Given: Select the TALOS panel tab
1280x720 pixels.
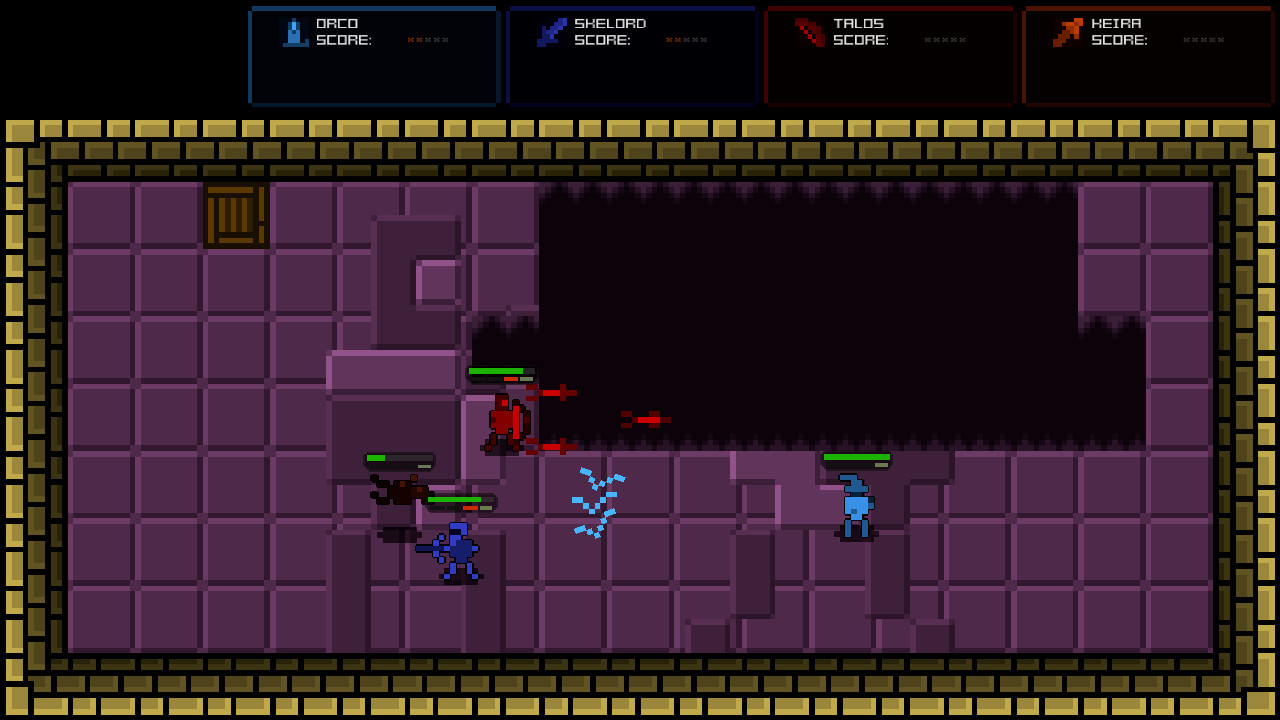Looking at the screenshot, I should tap(889, 56).
